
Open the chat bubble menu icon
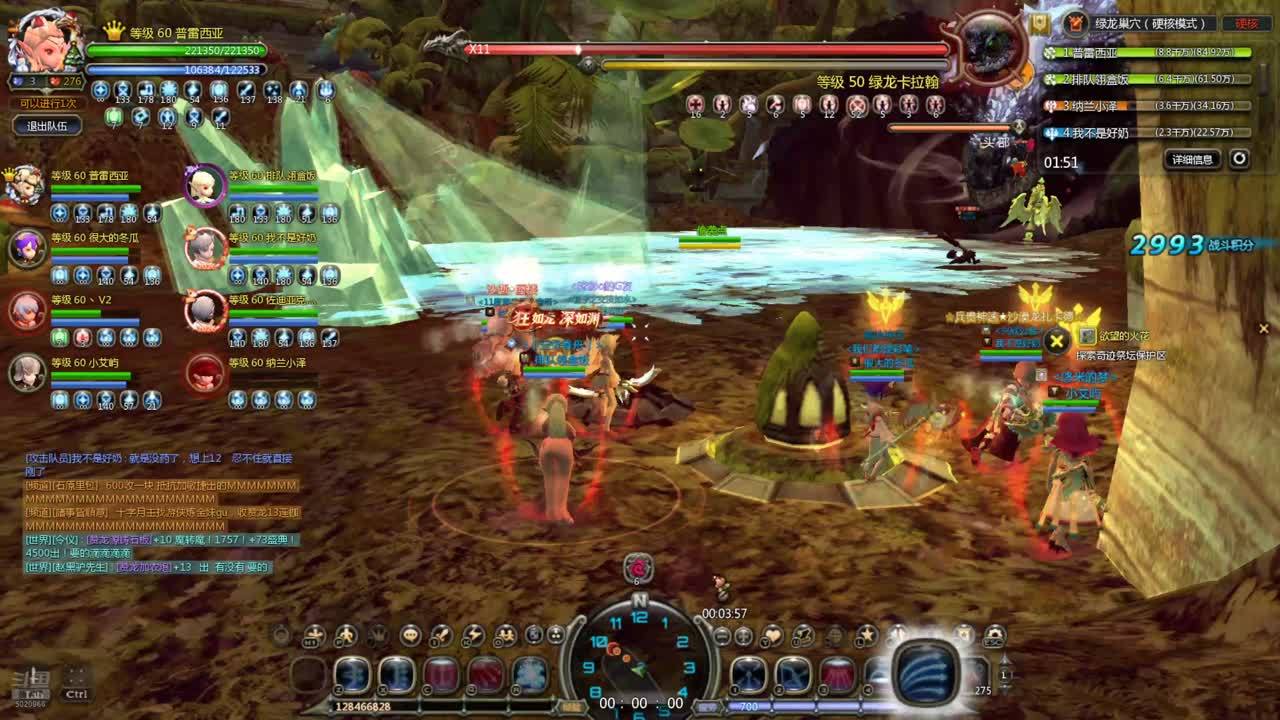(x=410, y=635)
